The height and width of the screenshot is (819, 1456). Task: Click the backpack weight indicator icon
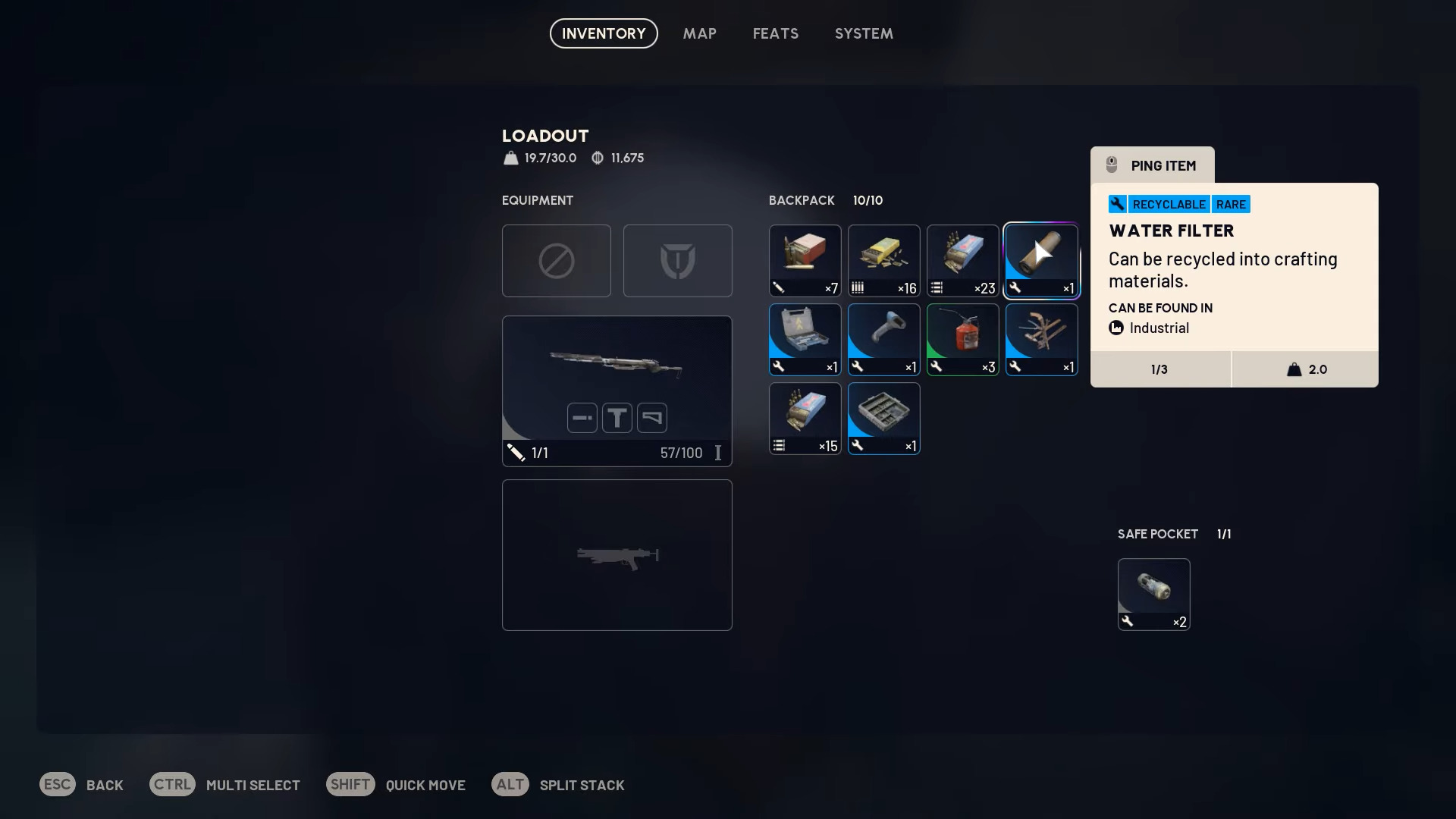pos(510,158)
